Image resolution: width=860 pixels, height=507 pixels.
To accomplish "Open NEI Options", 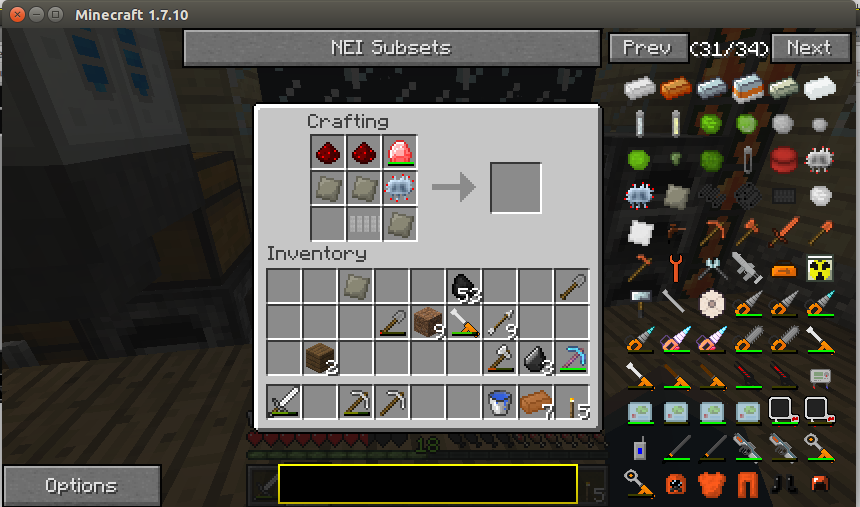I will [x=81, y=486].
